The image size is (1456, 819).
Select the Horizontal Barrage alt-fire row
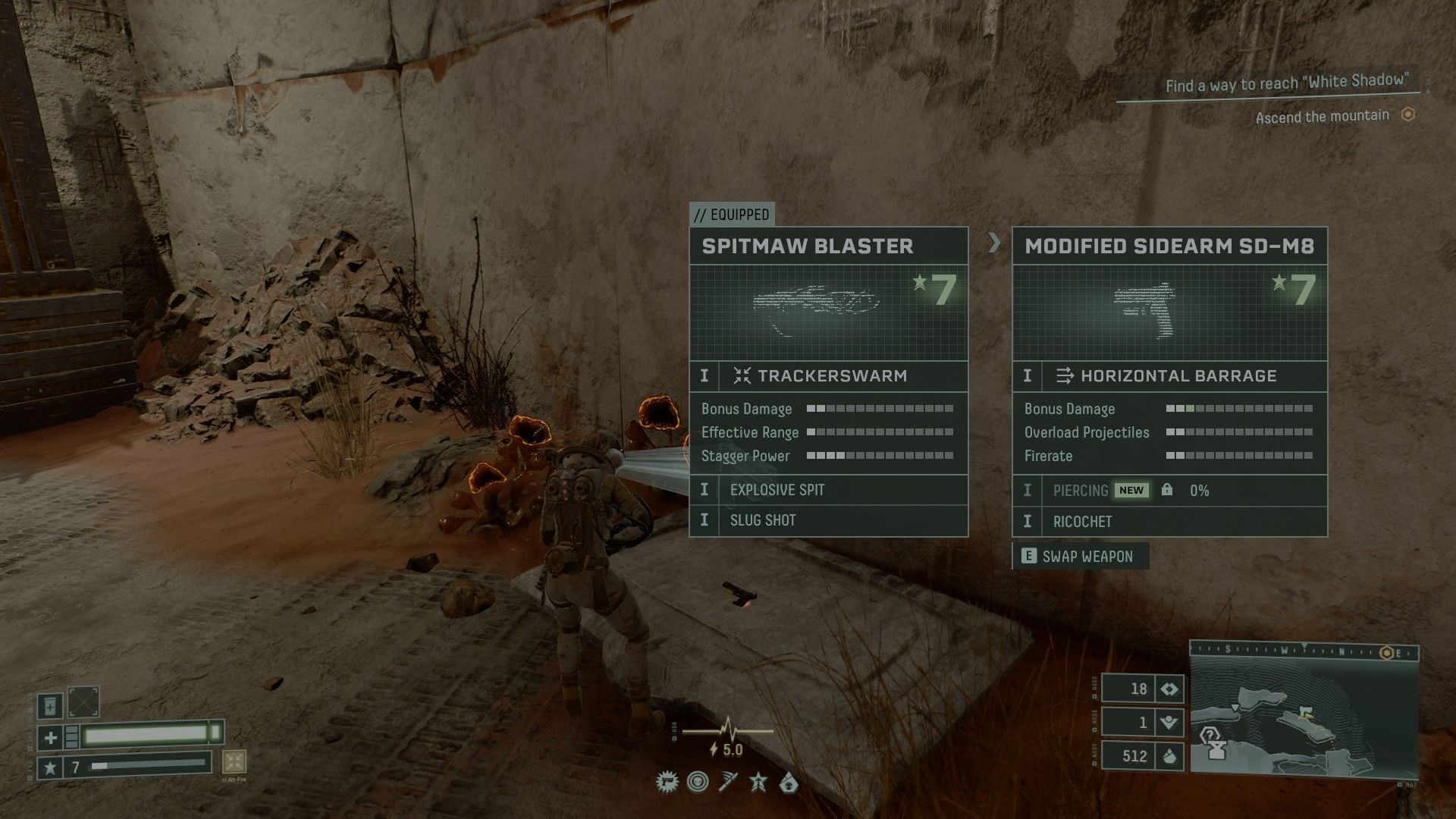pos(1169,375)
